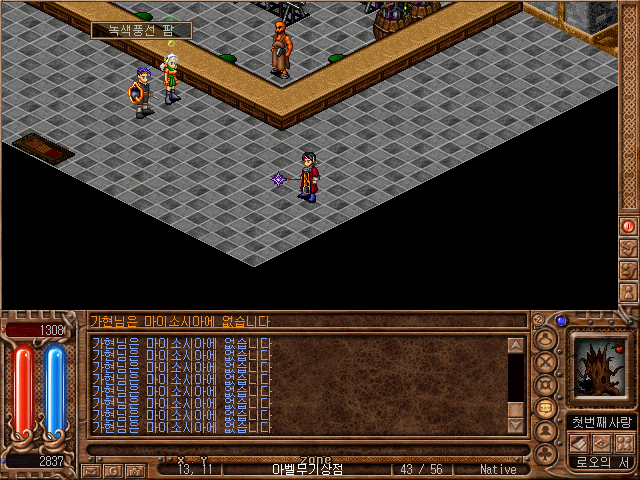Click the club-shaped round button
The image size is (640, 480).
[x=546, y=454]
